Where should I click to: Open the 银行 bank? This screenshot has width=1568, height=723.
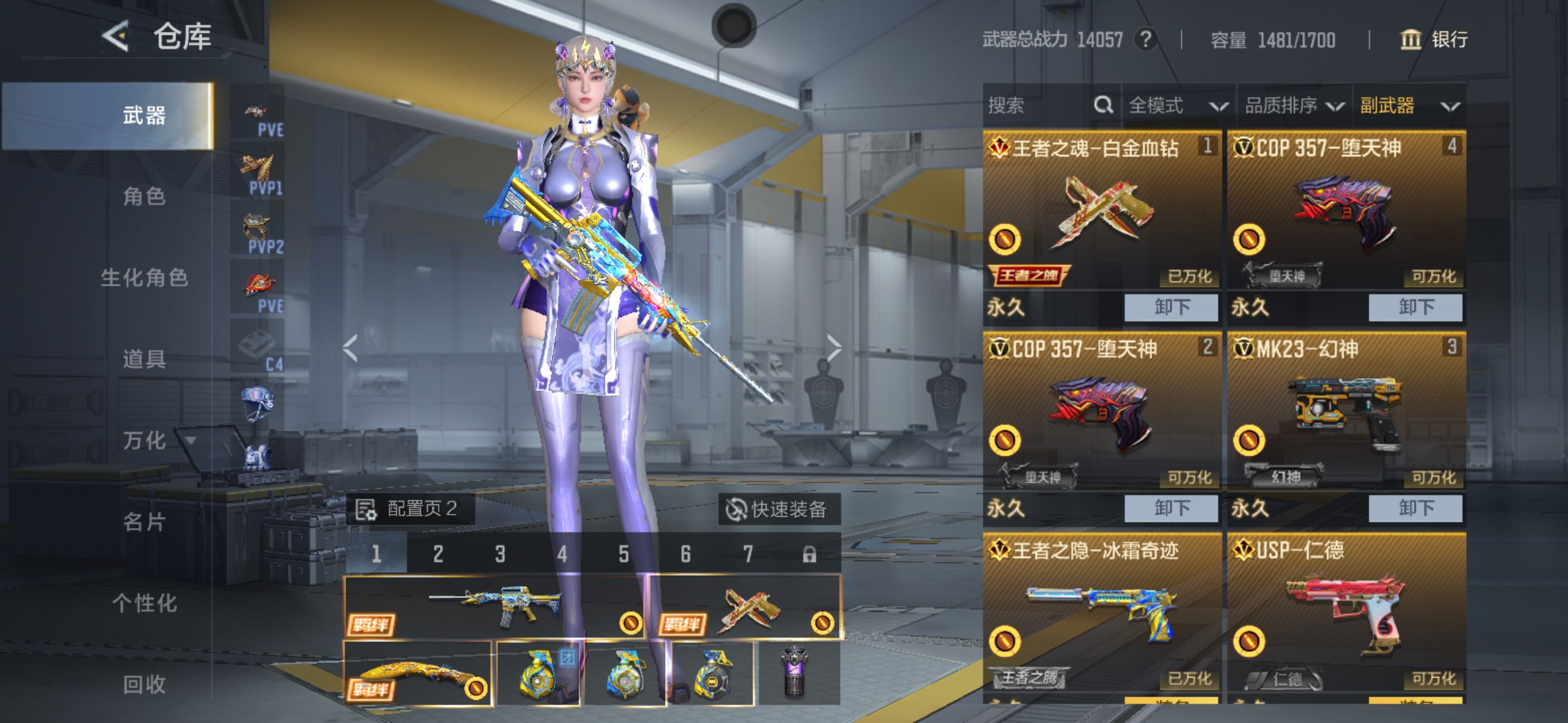point(1434,40)
